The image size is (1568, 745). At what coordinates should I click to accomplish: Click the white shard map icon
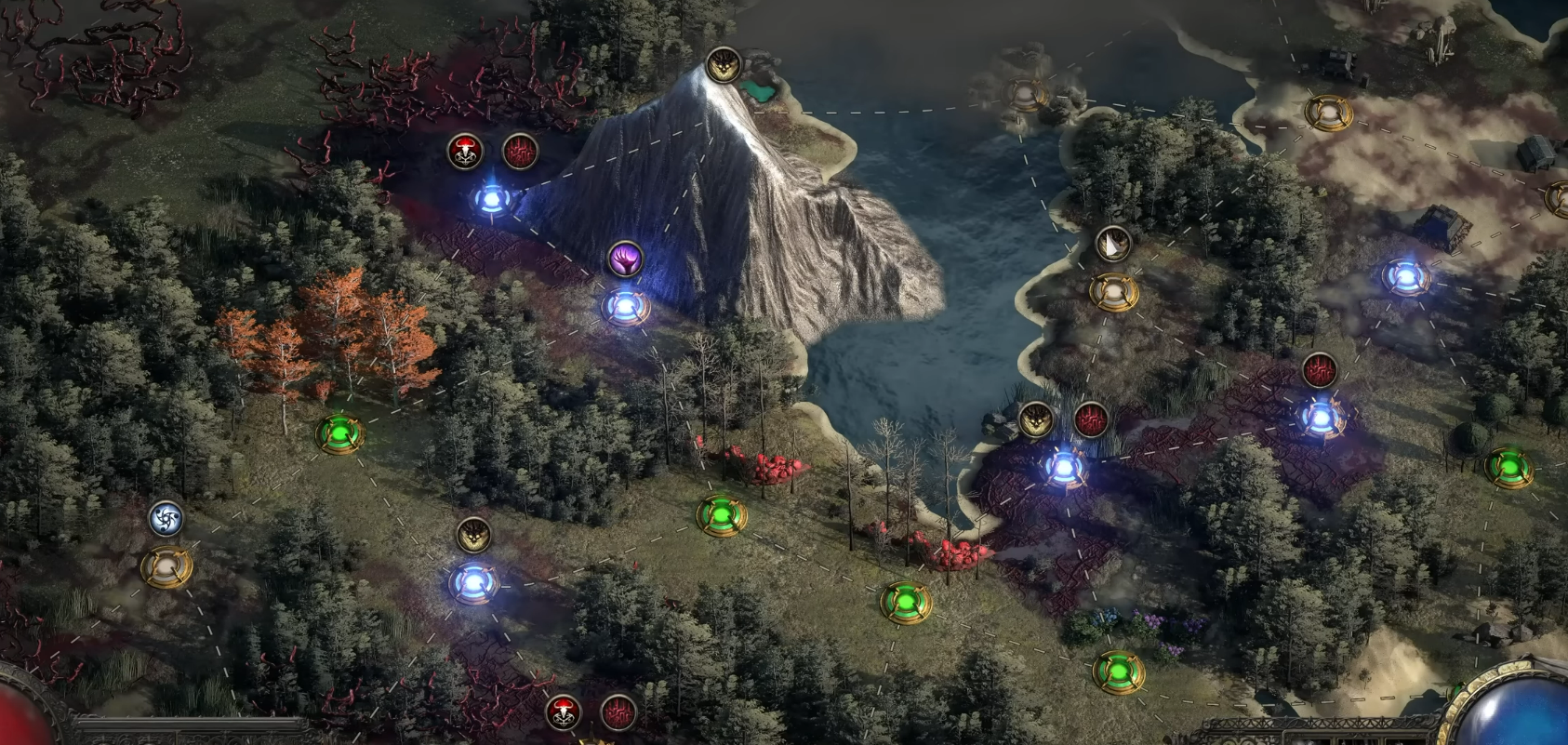tap(1112, 245)
